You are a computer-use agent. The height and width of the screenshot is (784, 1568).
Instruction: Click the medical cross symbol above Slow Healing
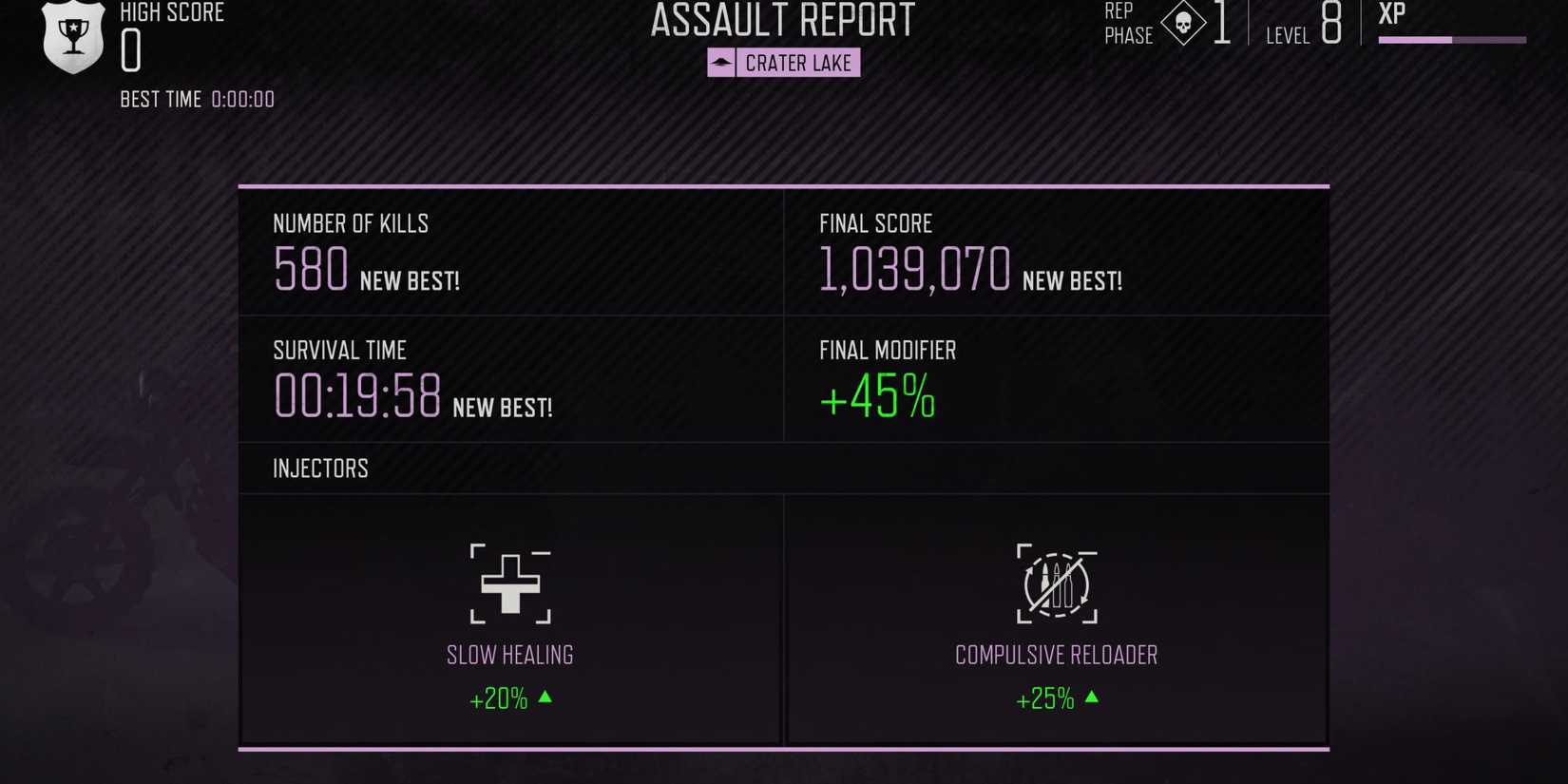(510, 584)
